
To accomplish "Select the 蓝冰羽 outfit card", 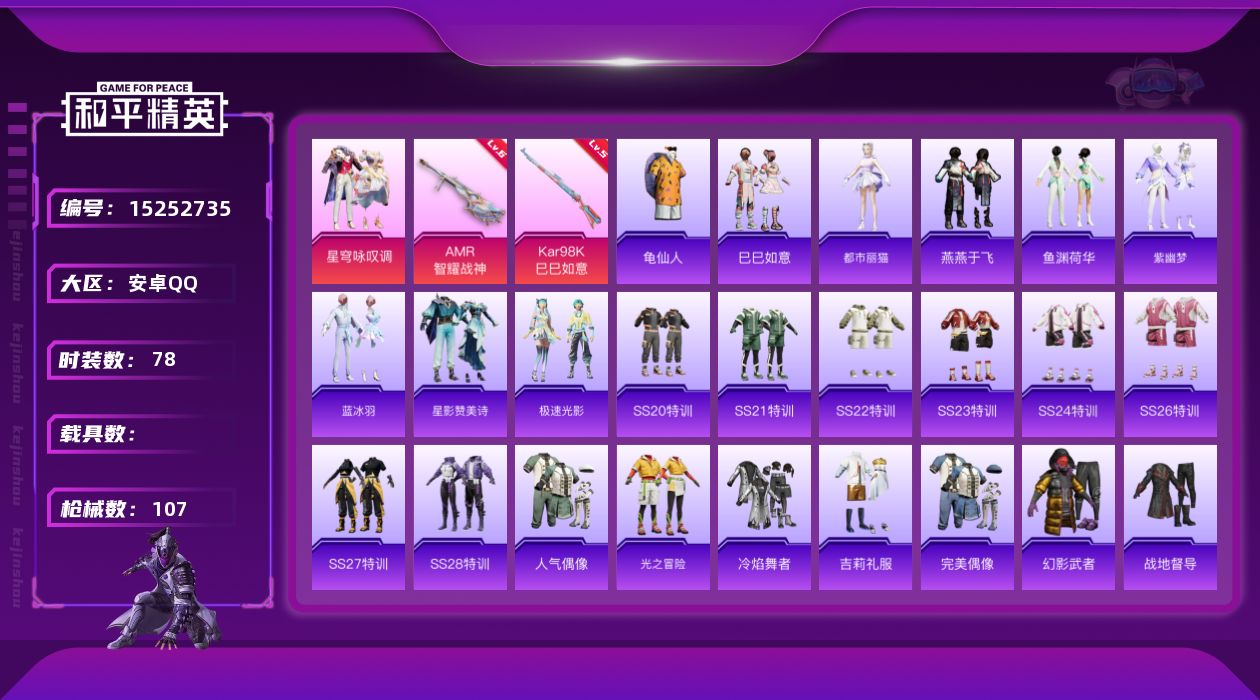I will tap(358, 364).
